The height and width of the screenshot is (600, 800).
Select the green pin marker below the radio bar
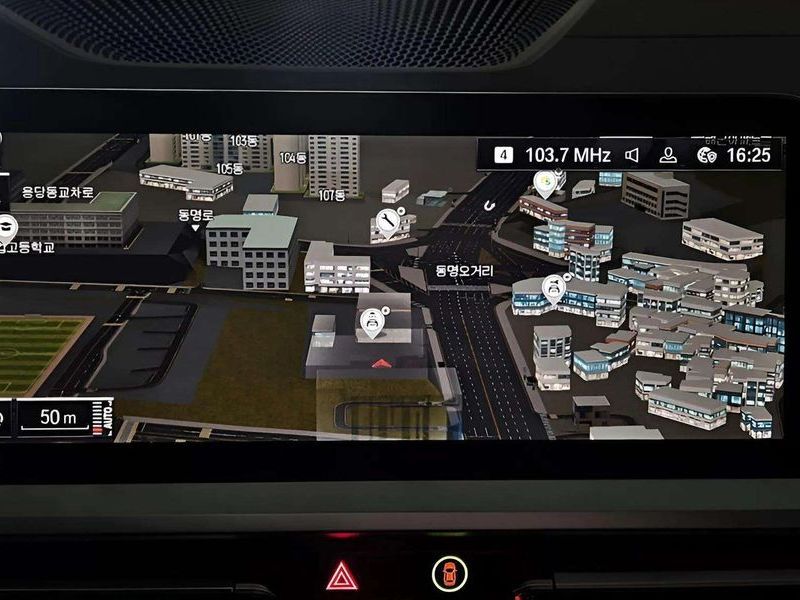pyautogui.click(x=545, y=183)
